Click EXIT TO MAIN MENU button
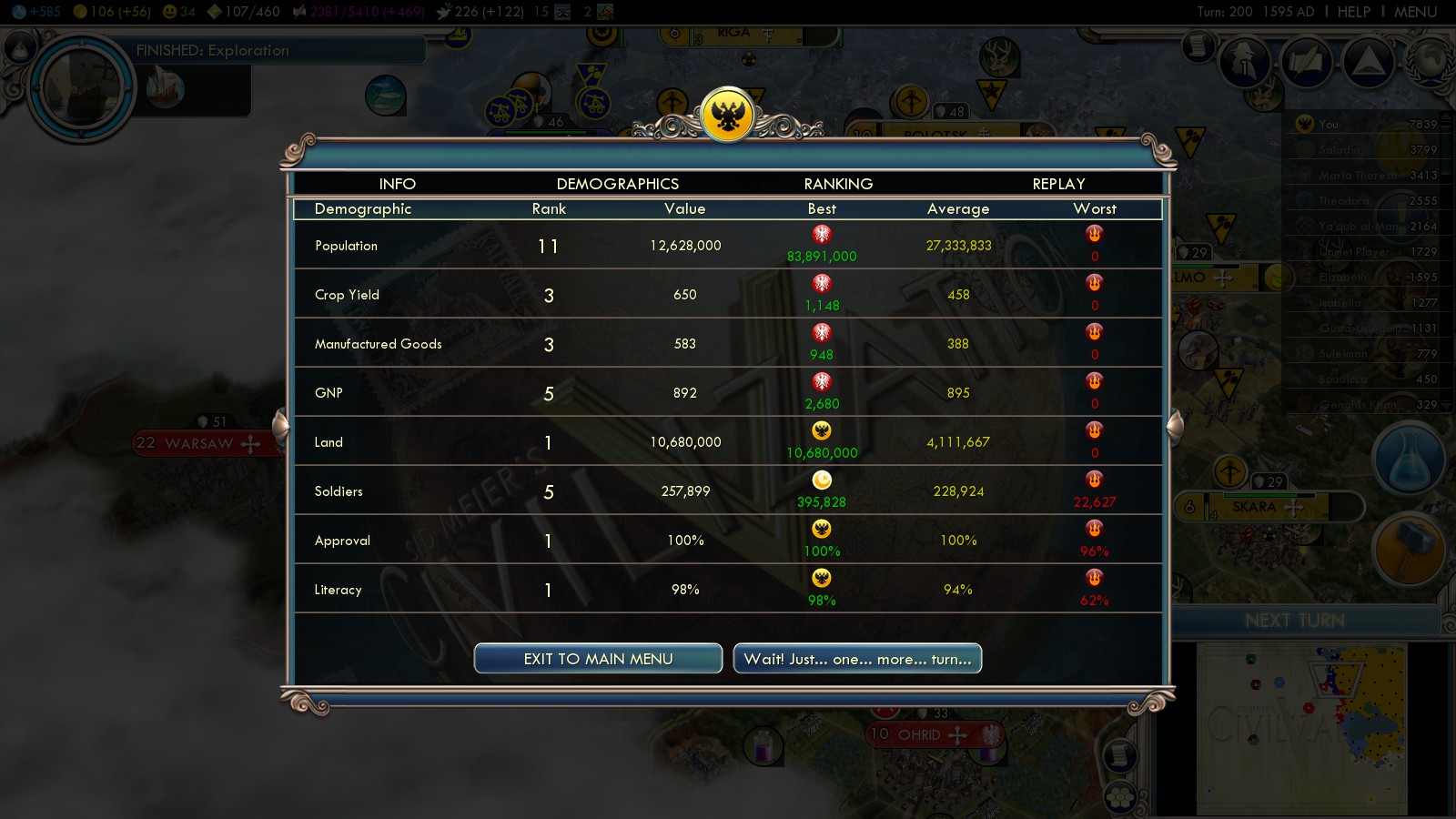1456x819 pixels. (x=598, y=659)
